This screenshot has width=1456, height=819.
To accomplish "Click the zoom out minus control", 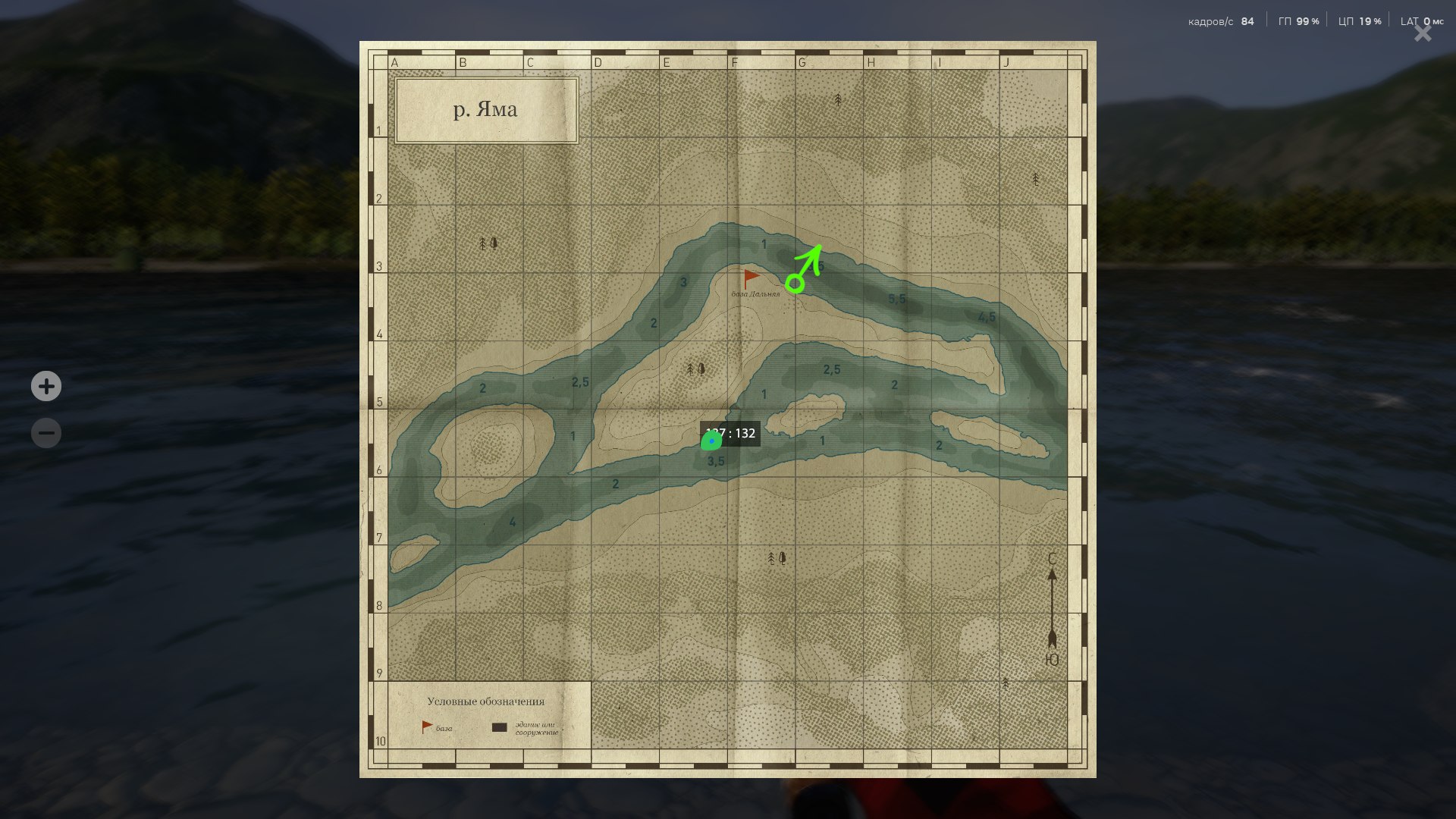I will [46, 433].
